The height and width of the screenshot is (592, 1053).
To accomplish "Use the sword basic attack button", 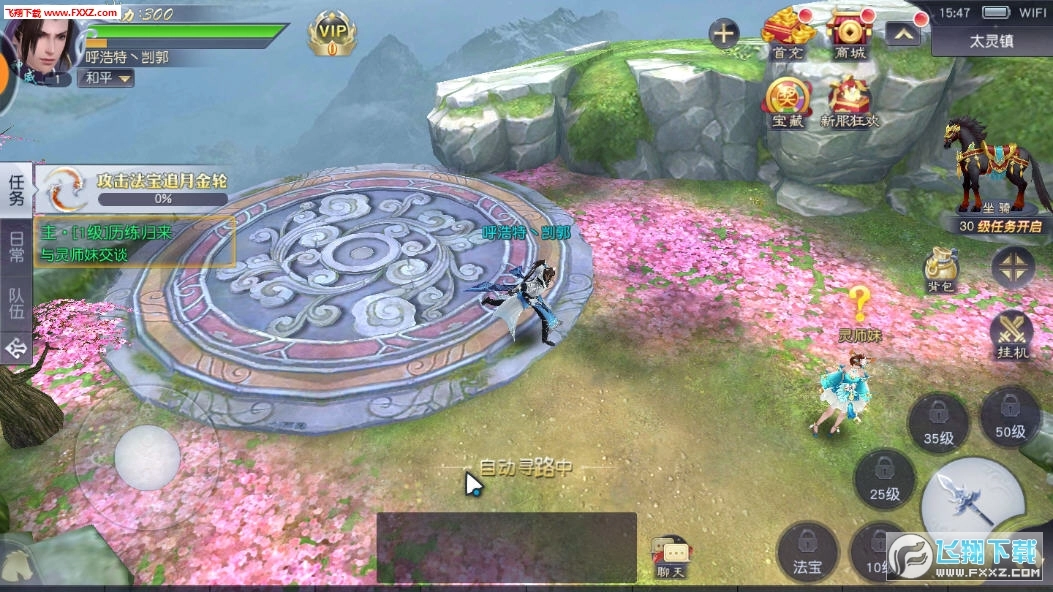I will pyautogui.click(x=971, y=495).
